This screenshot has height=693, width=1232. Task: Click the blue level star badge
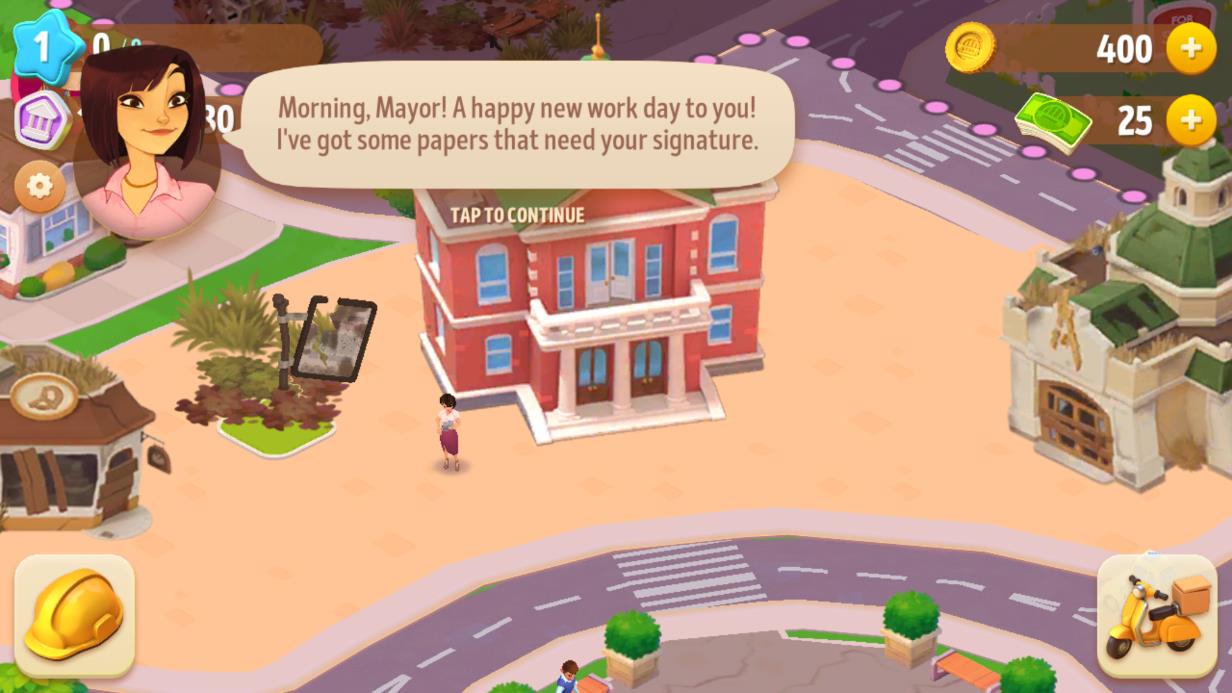tap(43, 45)
